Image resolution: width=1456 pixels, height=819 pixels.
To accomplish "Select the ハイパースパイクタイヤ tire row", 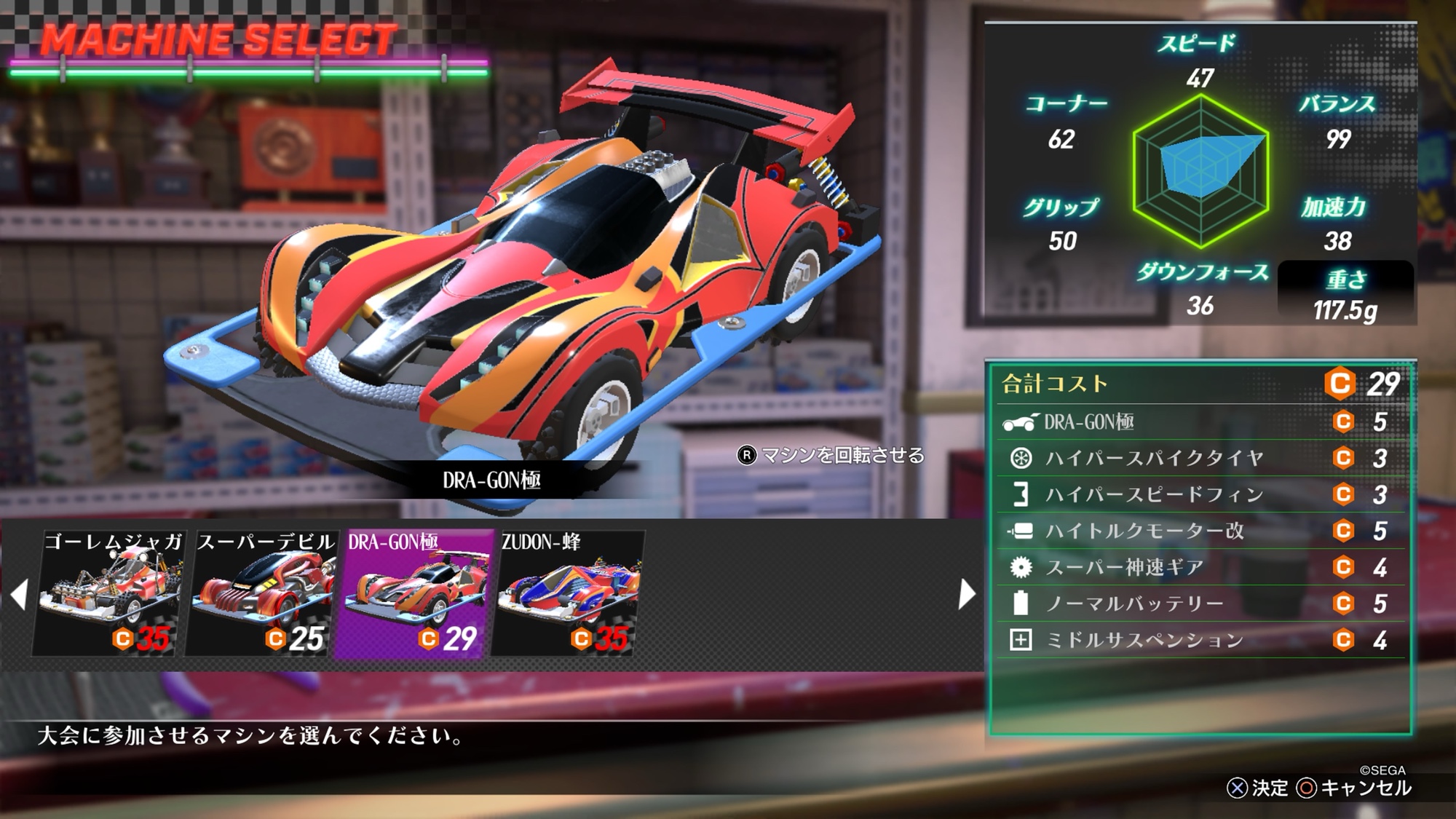I will [1200, 458].
